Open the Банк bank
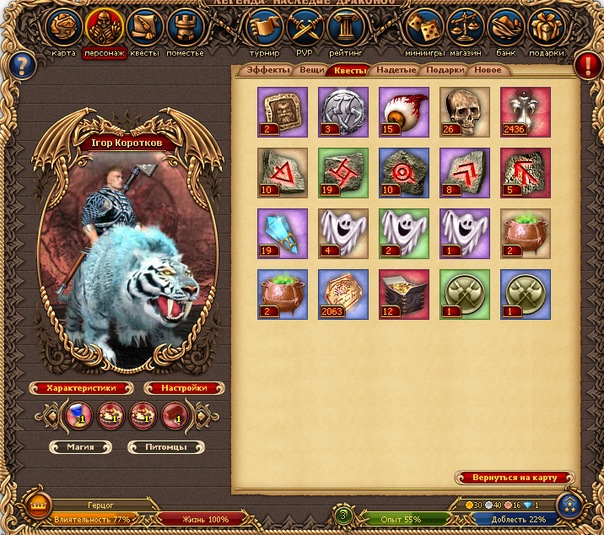 [x=508, y=27]
